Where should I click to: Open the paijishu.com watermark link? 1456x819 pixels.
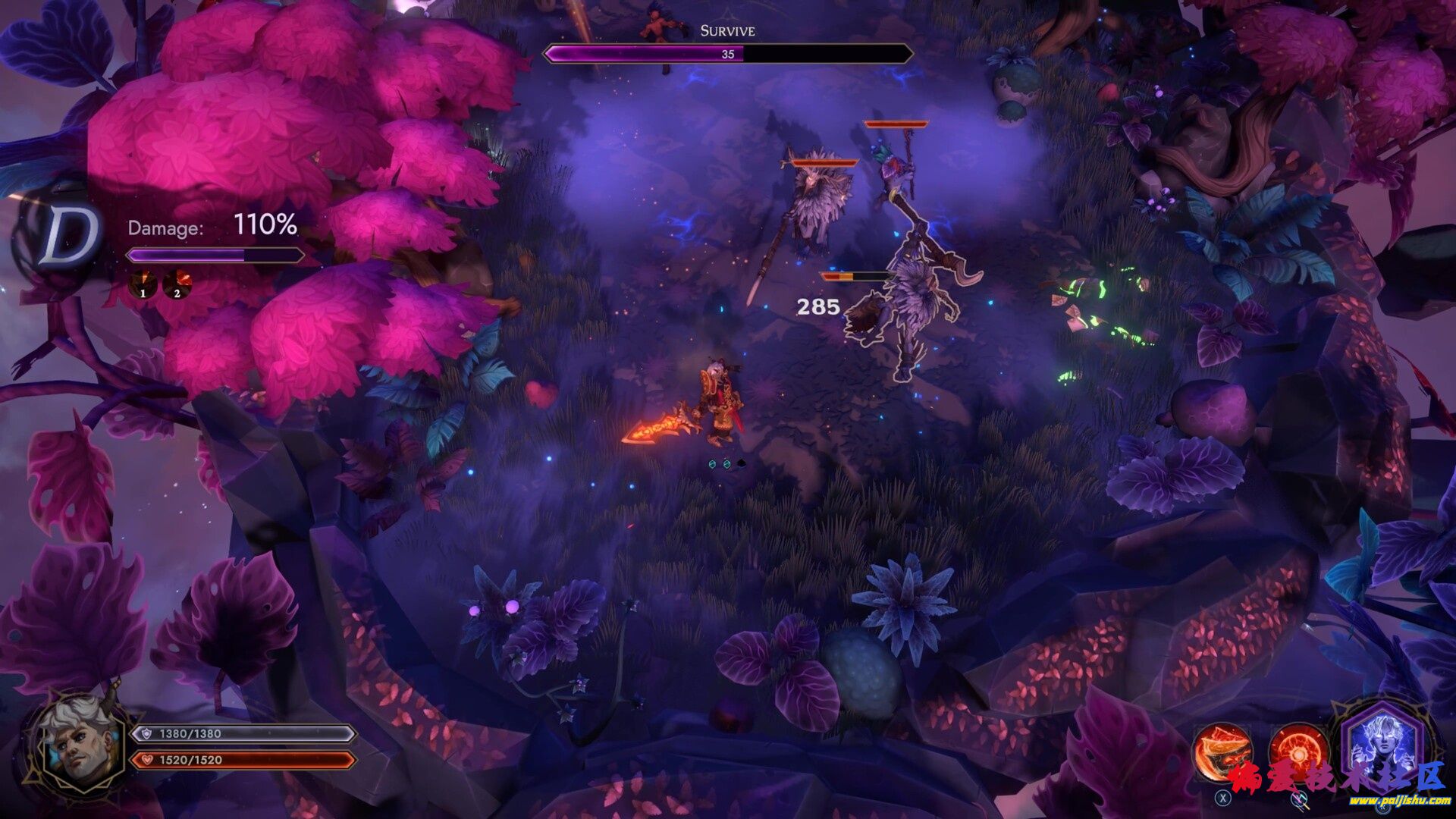(x=1388, y=800)
